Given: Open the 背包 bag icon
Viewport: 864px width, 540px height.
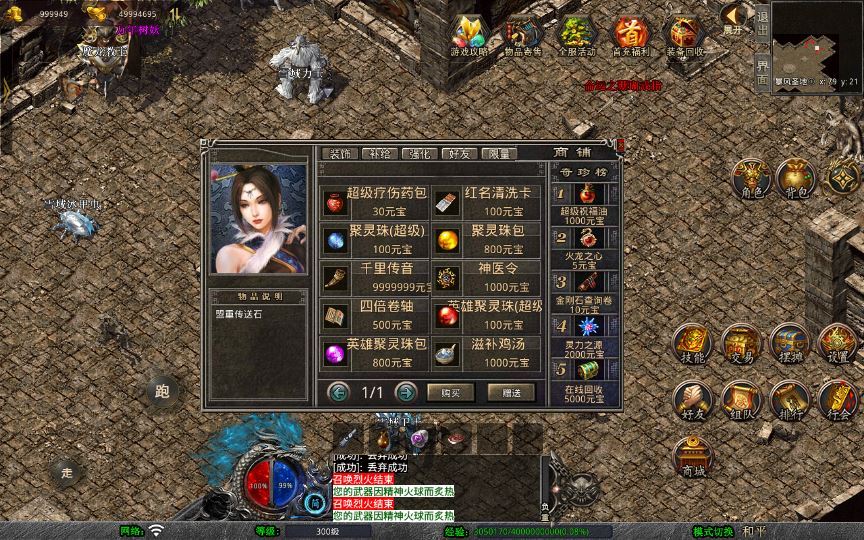Looking at the screenshot, I should (796, 178).
